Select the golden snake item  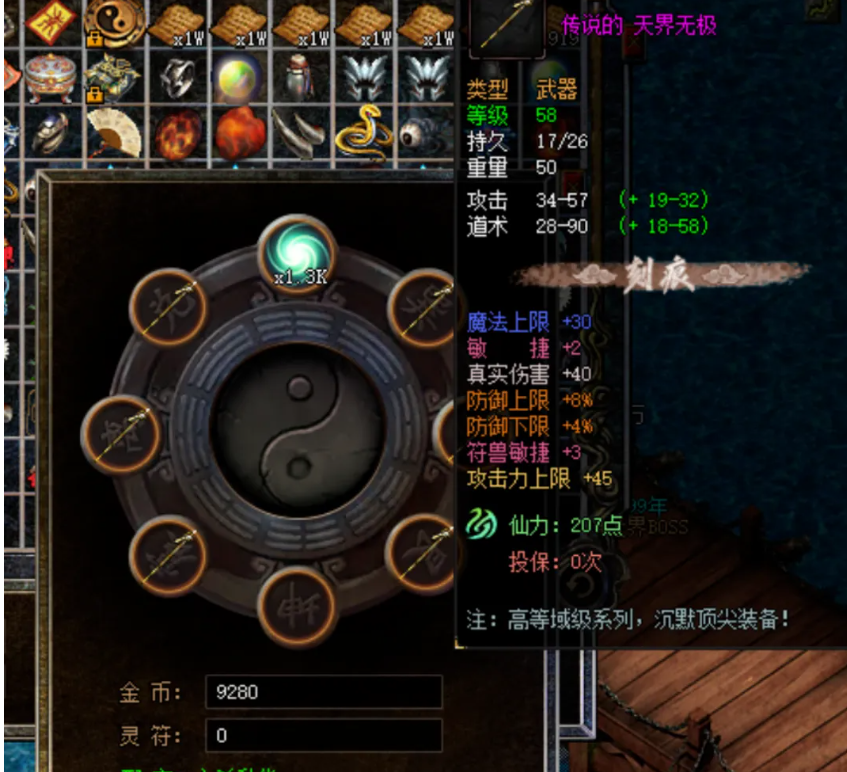[363, 130]
